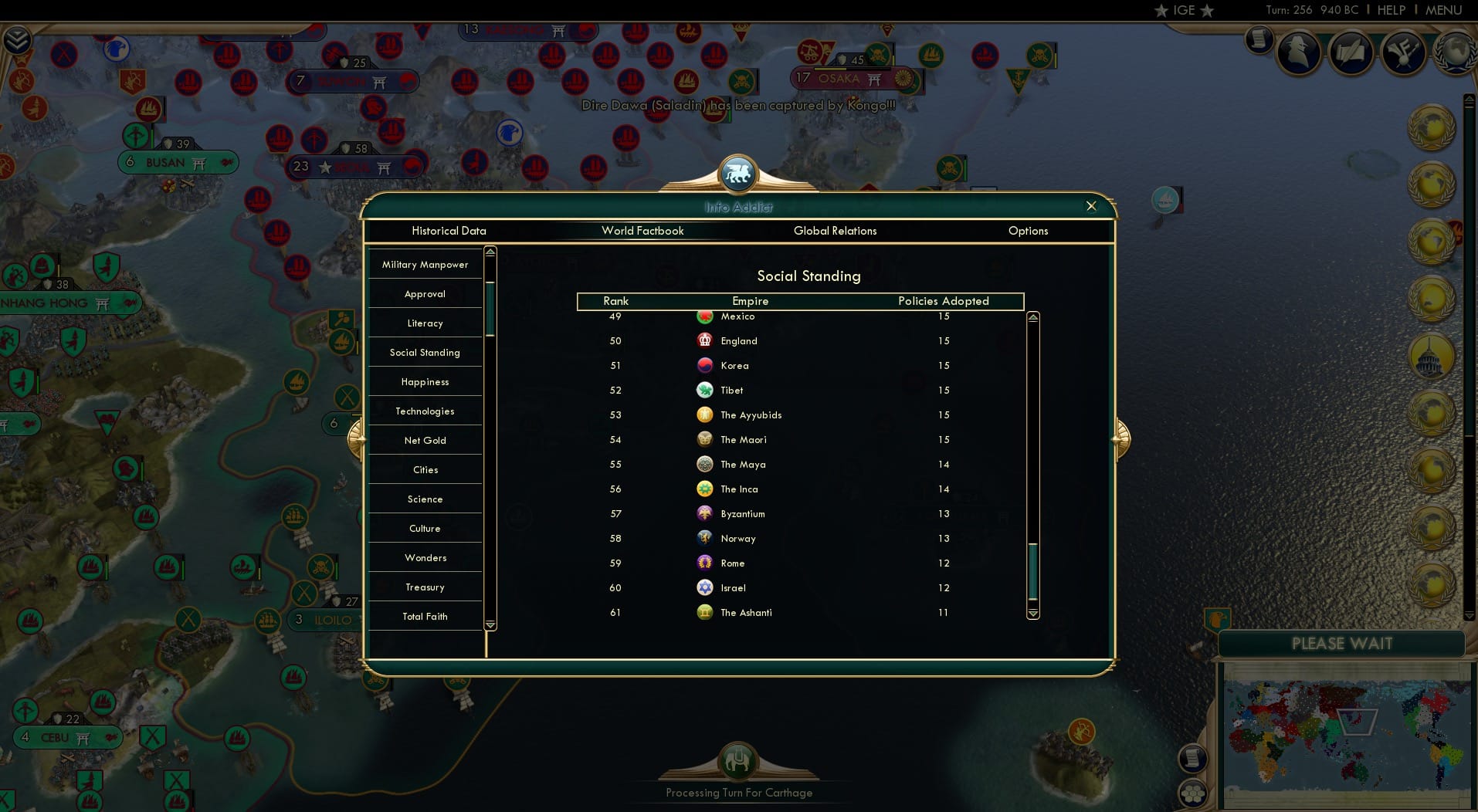Open the Espionage overview icon
1478x812 pixels.
pos(1300,54)
